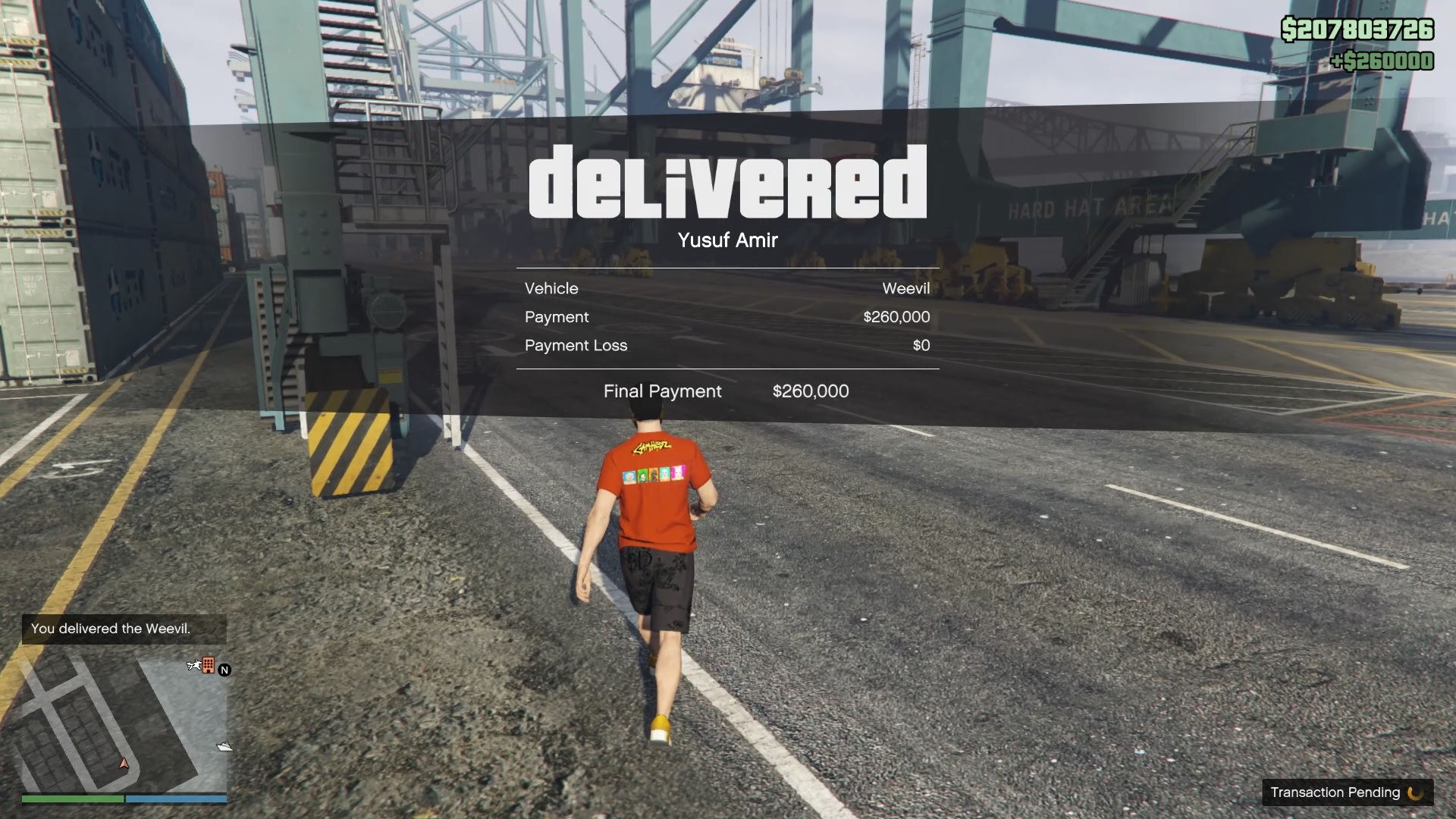The image size is (1456, 819).
Task: Expand the Final Payment summary section
Action: point(662,391)
